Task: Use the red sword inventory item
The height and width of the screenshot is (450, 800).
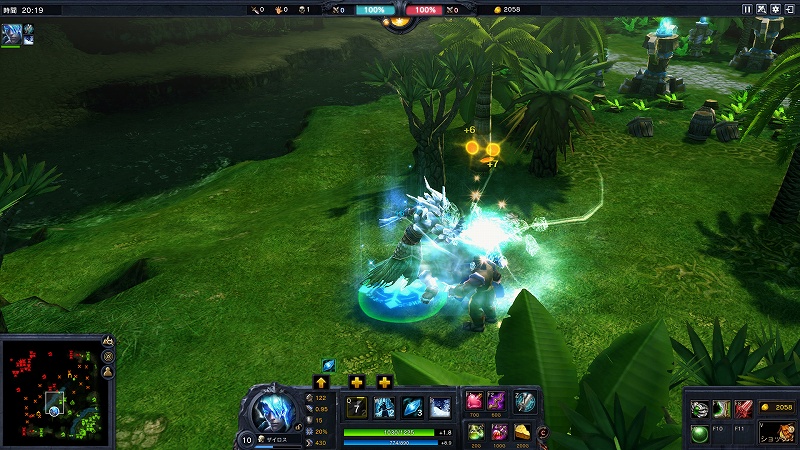Action: [744, 408]
